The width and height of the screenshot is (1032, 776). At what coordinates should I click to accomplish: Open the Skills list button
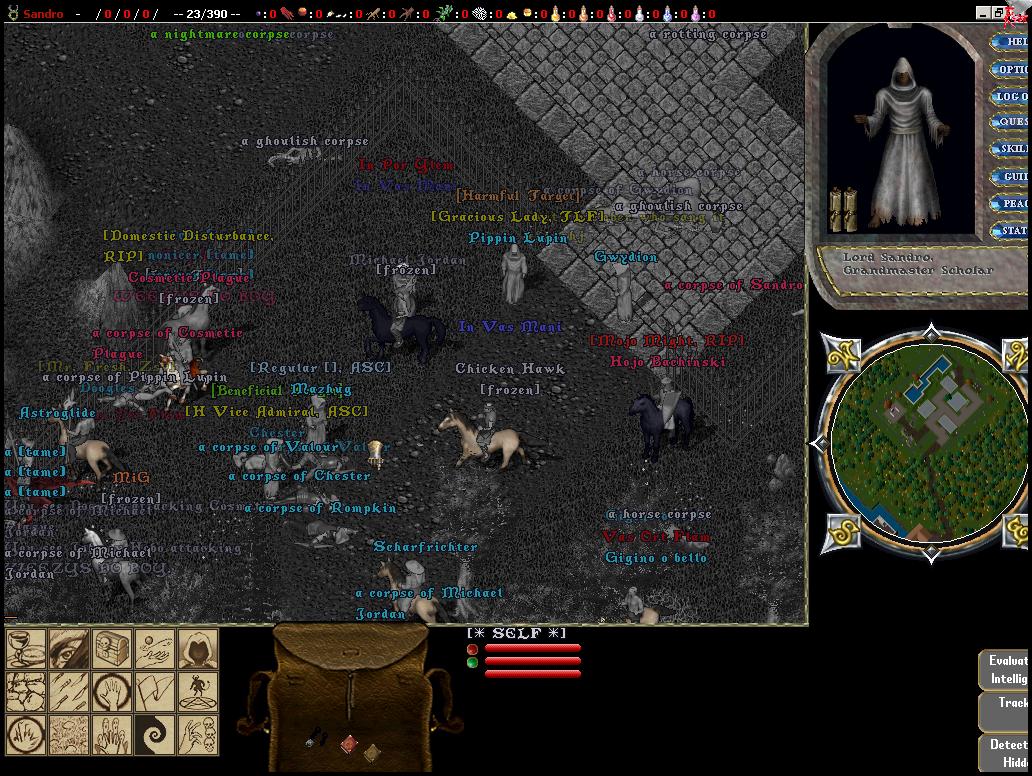(1011, 150)
